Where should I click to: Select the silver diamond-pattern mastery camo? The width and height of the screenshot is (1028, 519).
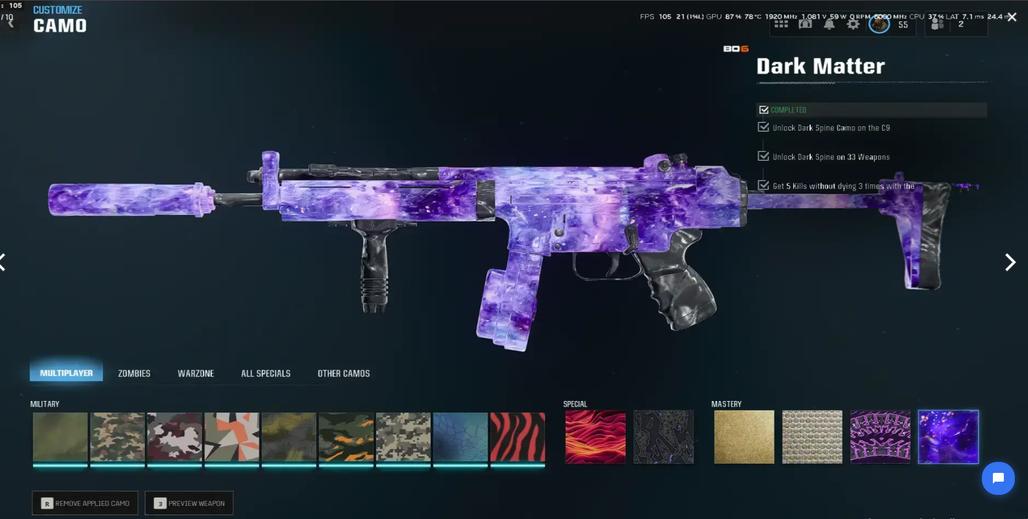(812, 437)
